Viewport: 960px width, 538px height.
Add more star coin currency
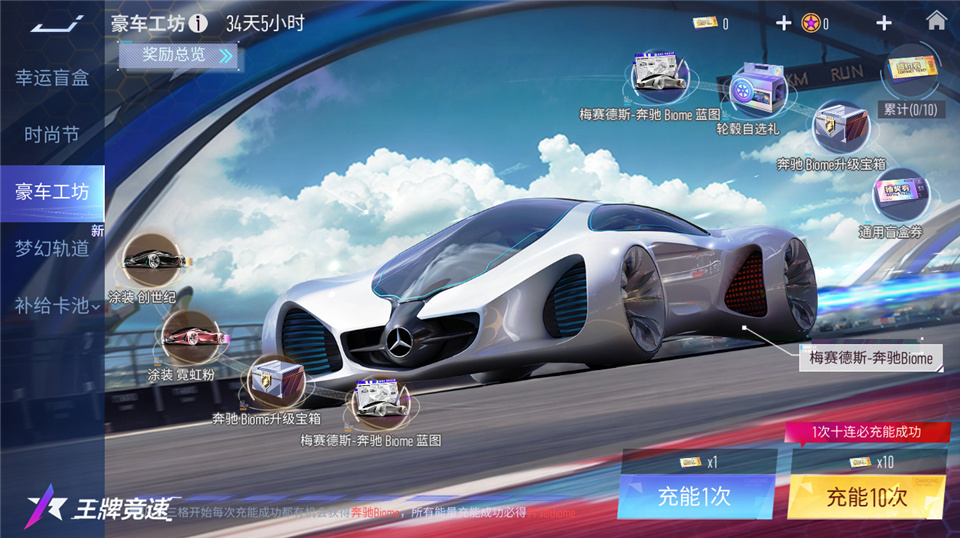click(x=883, y=23)
